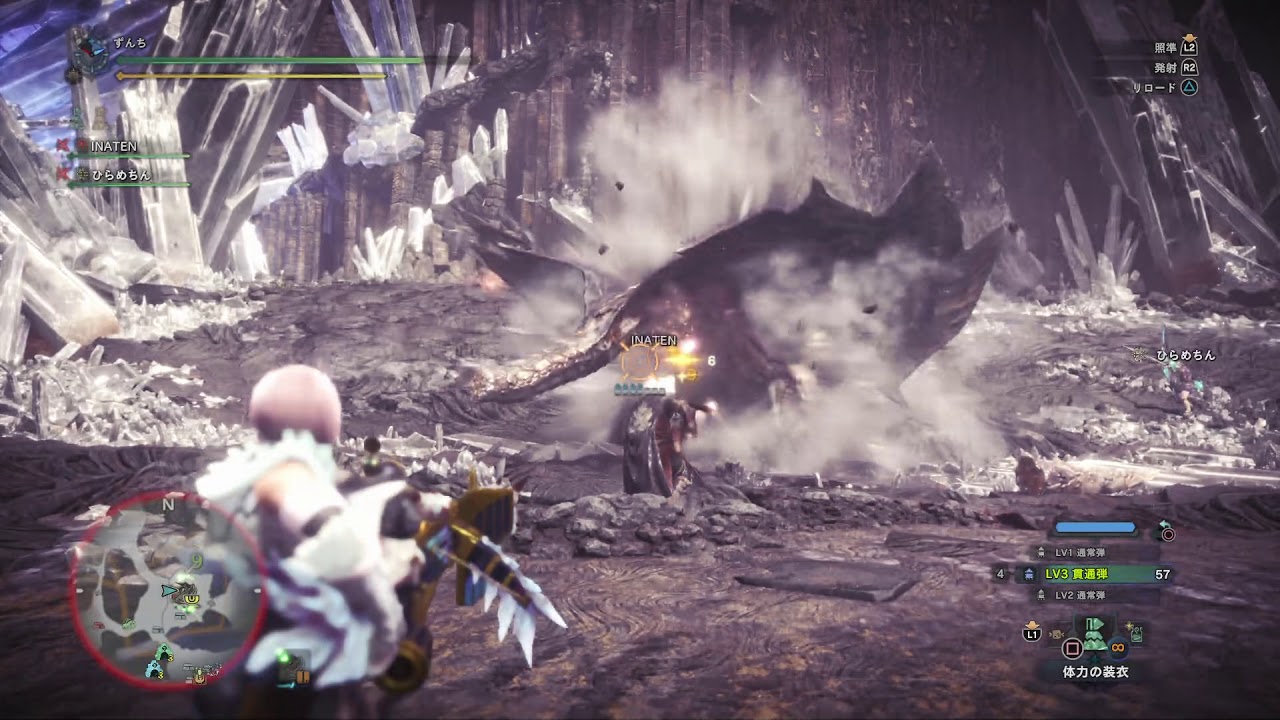Screen dimensions: 1280x720
Task: Select the item left of the mantle icon
Action: (x=1058, y=633)
